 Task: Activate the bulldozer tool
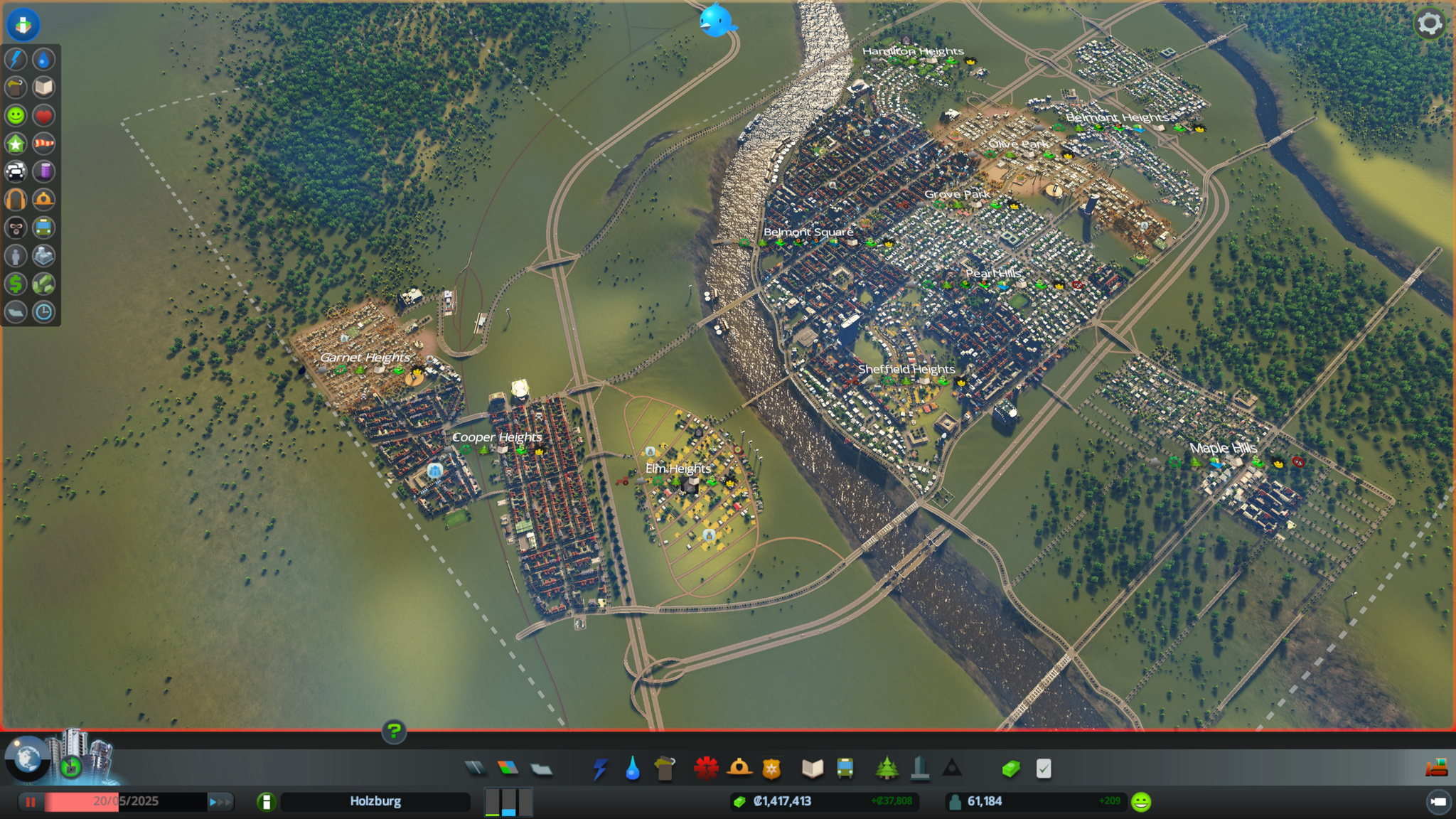tap(1437, 768)
